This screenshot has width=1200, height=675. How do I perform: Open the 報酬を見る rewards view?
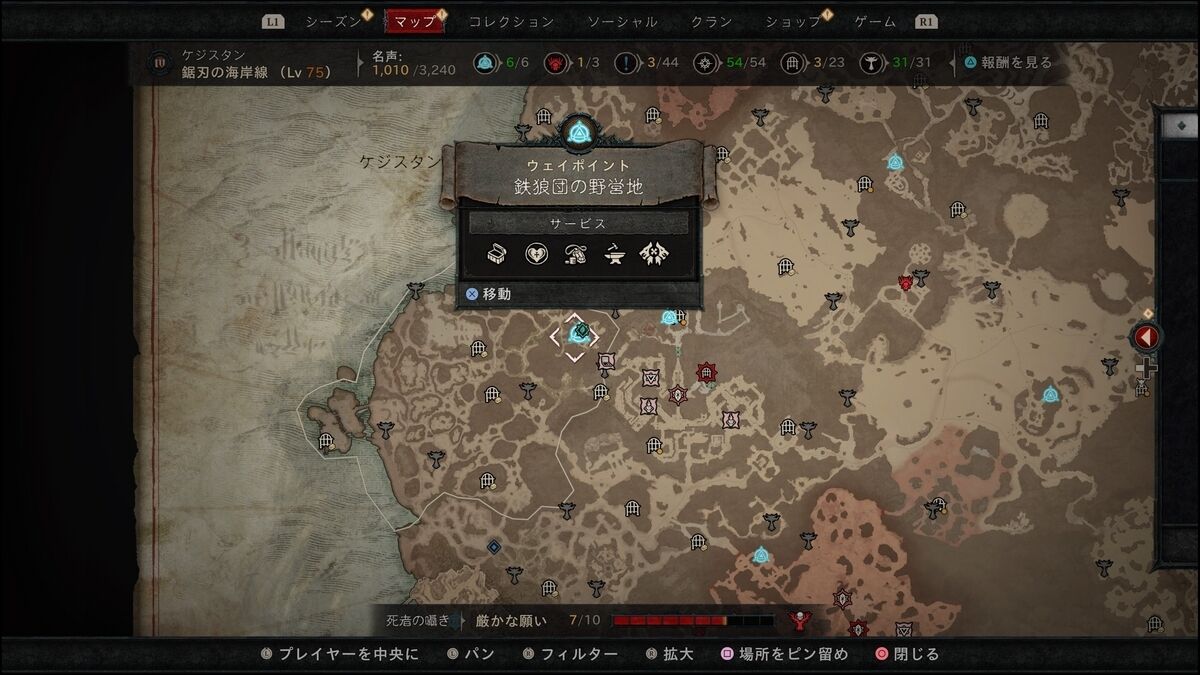point(1008,62)
